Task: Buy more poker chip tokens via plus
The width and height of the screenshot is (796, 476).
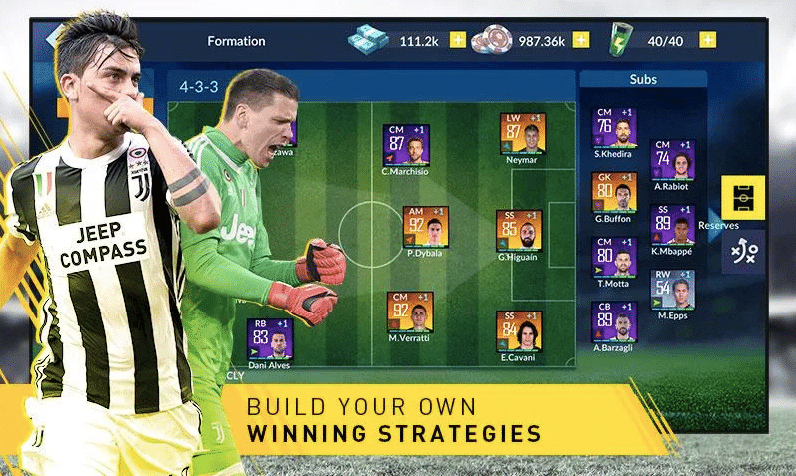Action: pos(581,41)
